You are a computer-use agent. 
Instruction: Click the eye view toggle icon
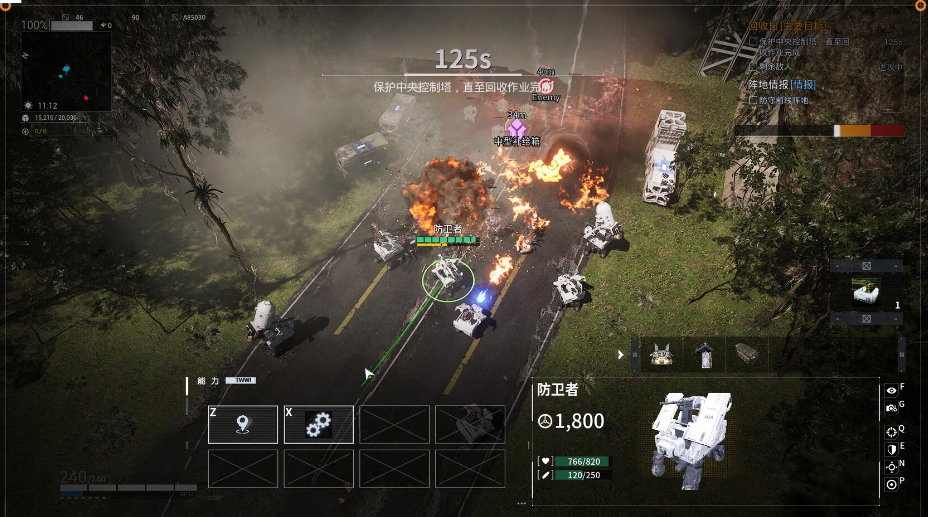coord(891,391)
